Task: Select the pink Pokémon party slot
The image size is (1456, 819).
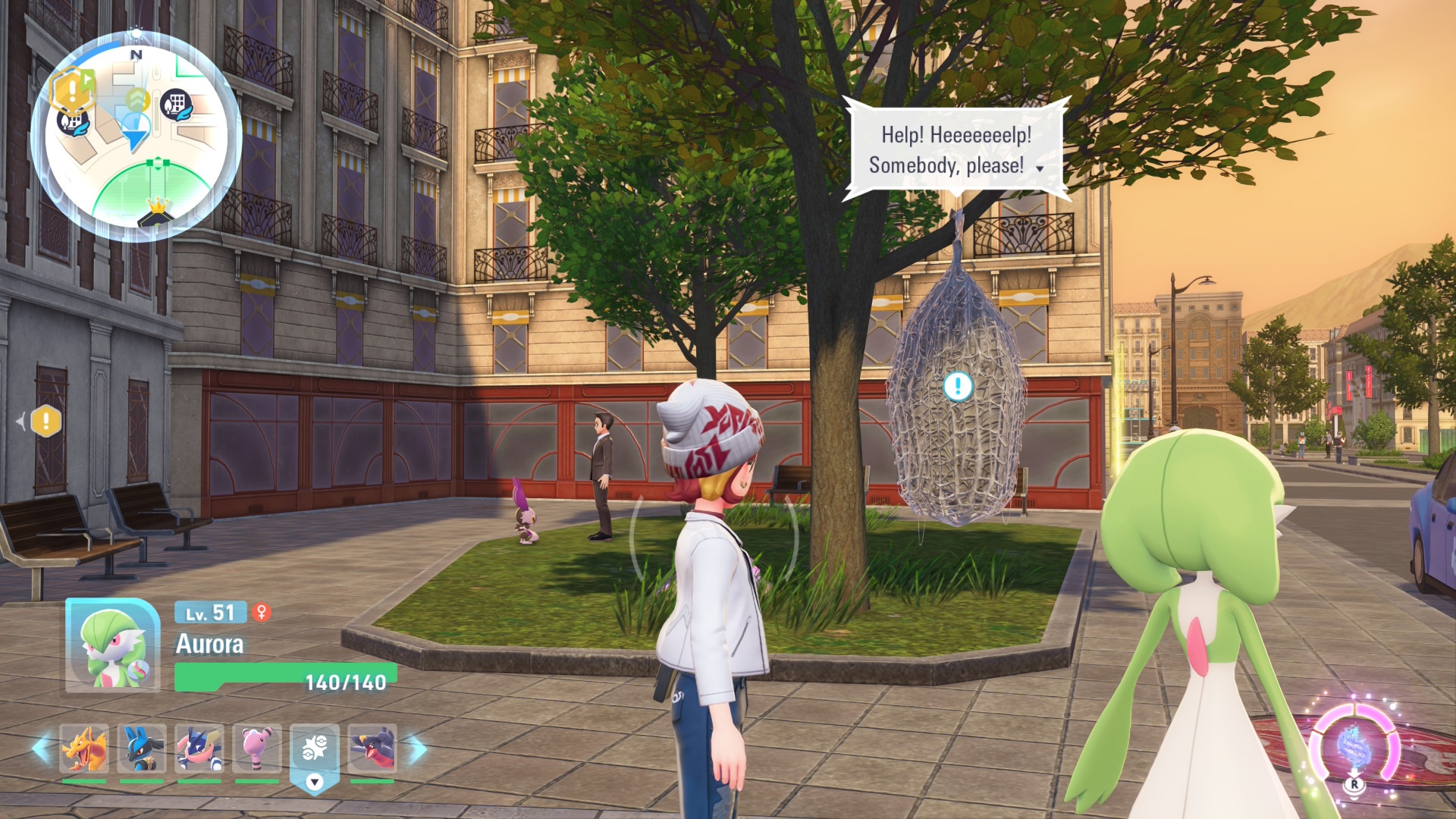Action: 257,748
